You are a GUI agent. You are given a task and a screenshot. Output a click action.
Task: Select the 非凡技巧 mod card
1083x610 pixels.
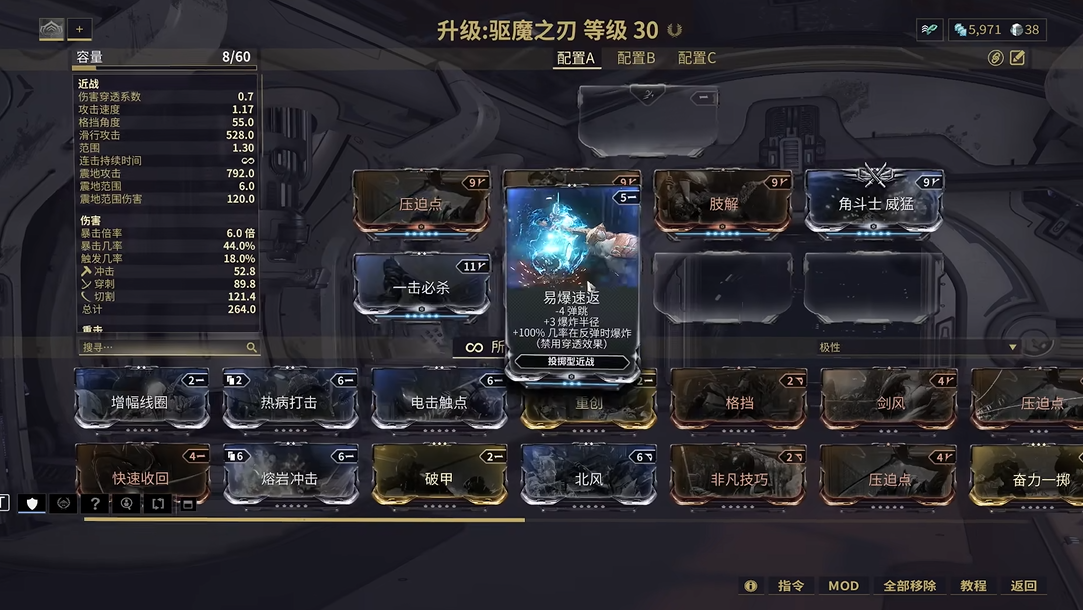[738, 478]
